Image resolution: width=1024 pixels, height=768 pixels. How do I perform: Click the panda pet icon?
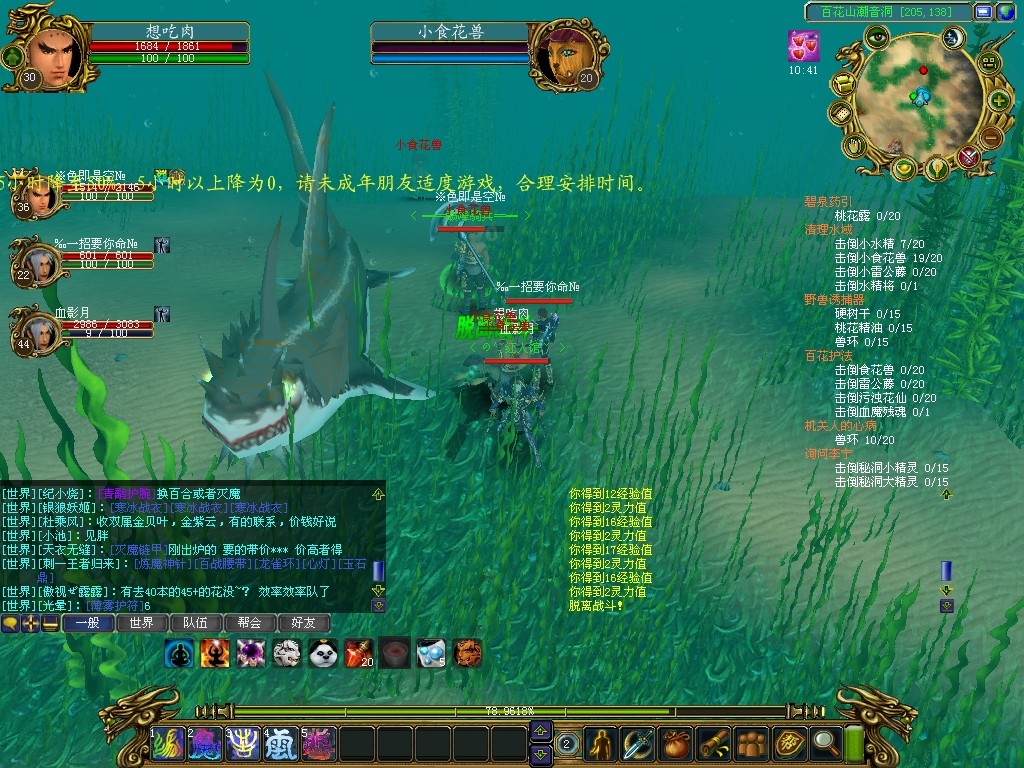322,654
